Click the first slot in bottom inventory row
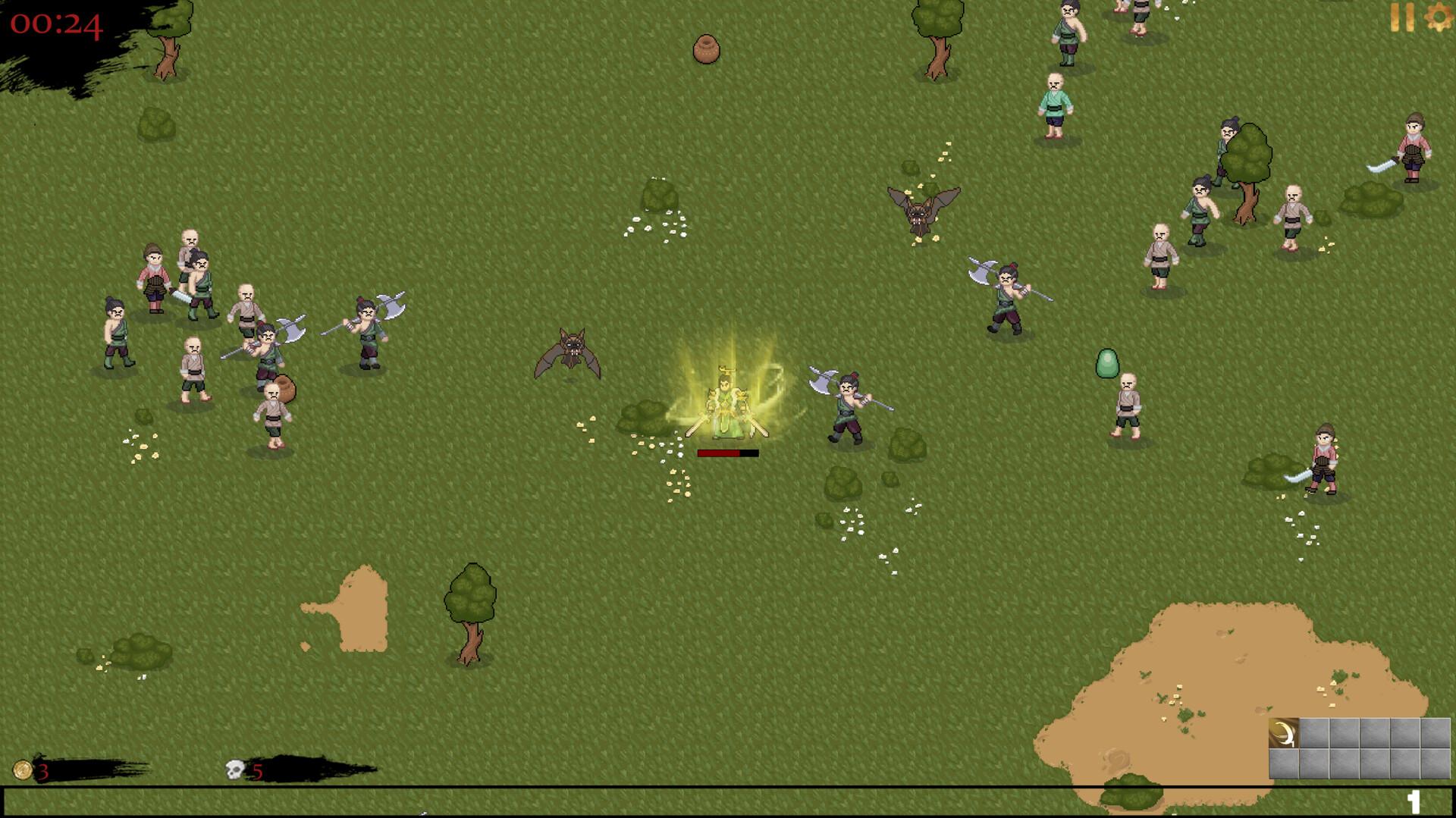This screenshot has width=1456, height=818. pos(1283,764)
